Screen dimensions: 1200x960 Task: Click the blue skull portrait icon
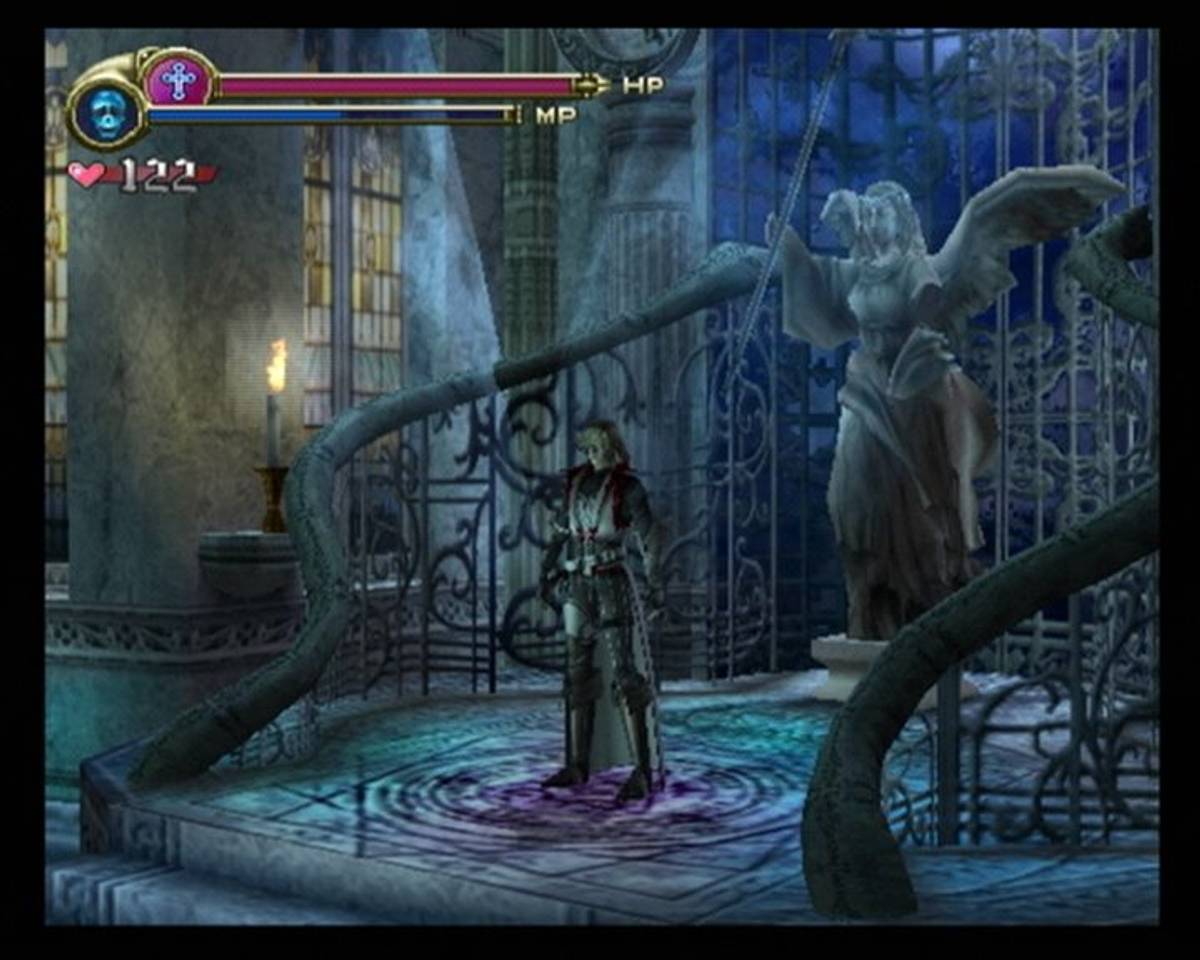(x=106, y=111)
